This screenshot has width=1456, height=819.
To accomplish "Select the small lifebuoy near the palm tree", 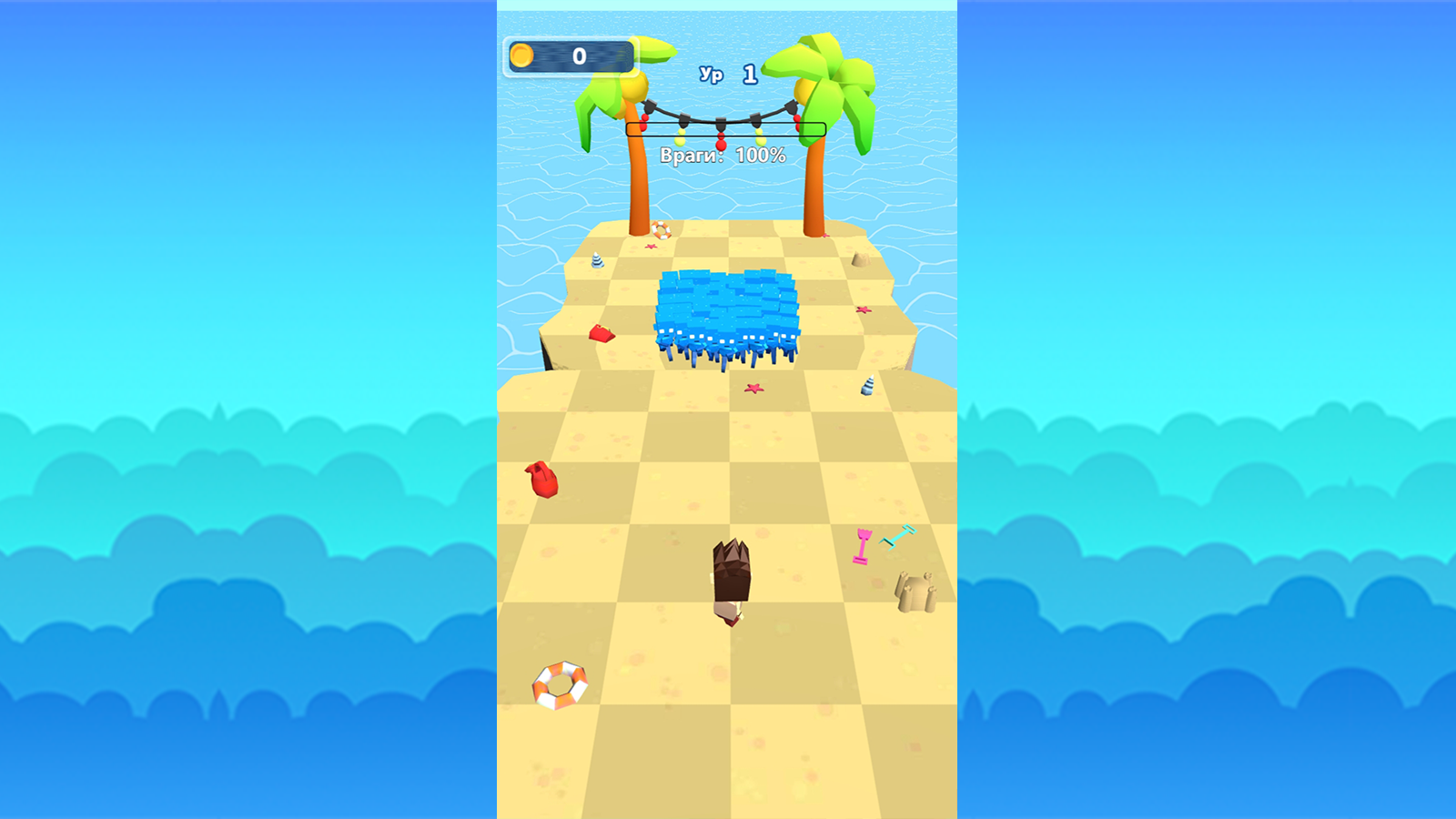I will click(x=662, y=229).
